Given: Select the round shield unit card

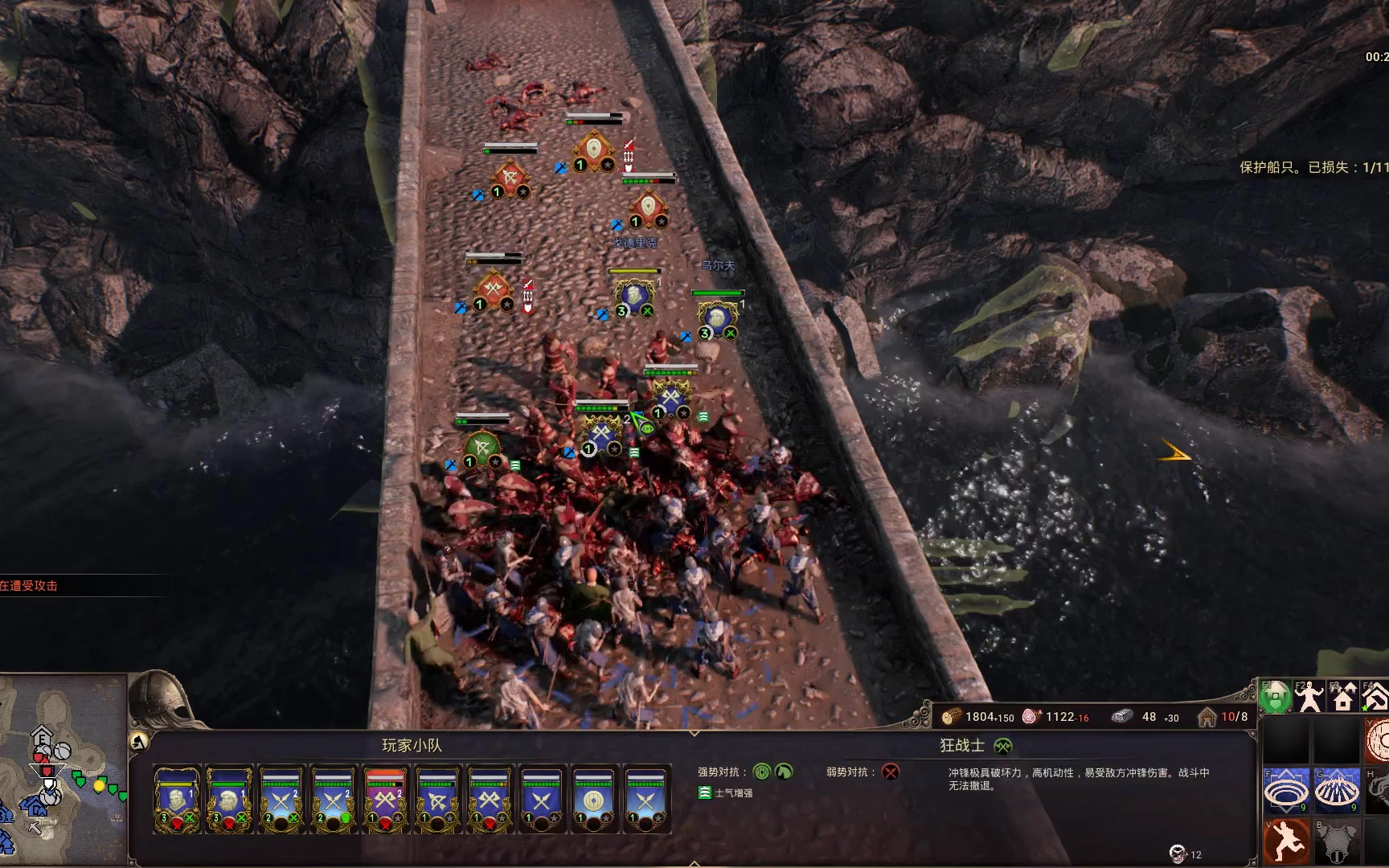Looking at the screenshot, I should point(594,799).
